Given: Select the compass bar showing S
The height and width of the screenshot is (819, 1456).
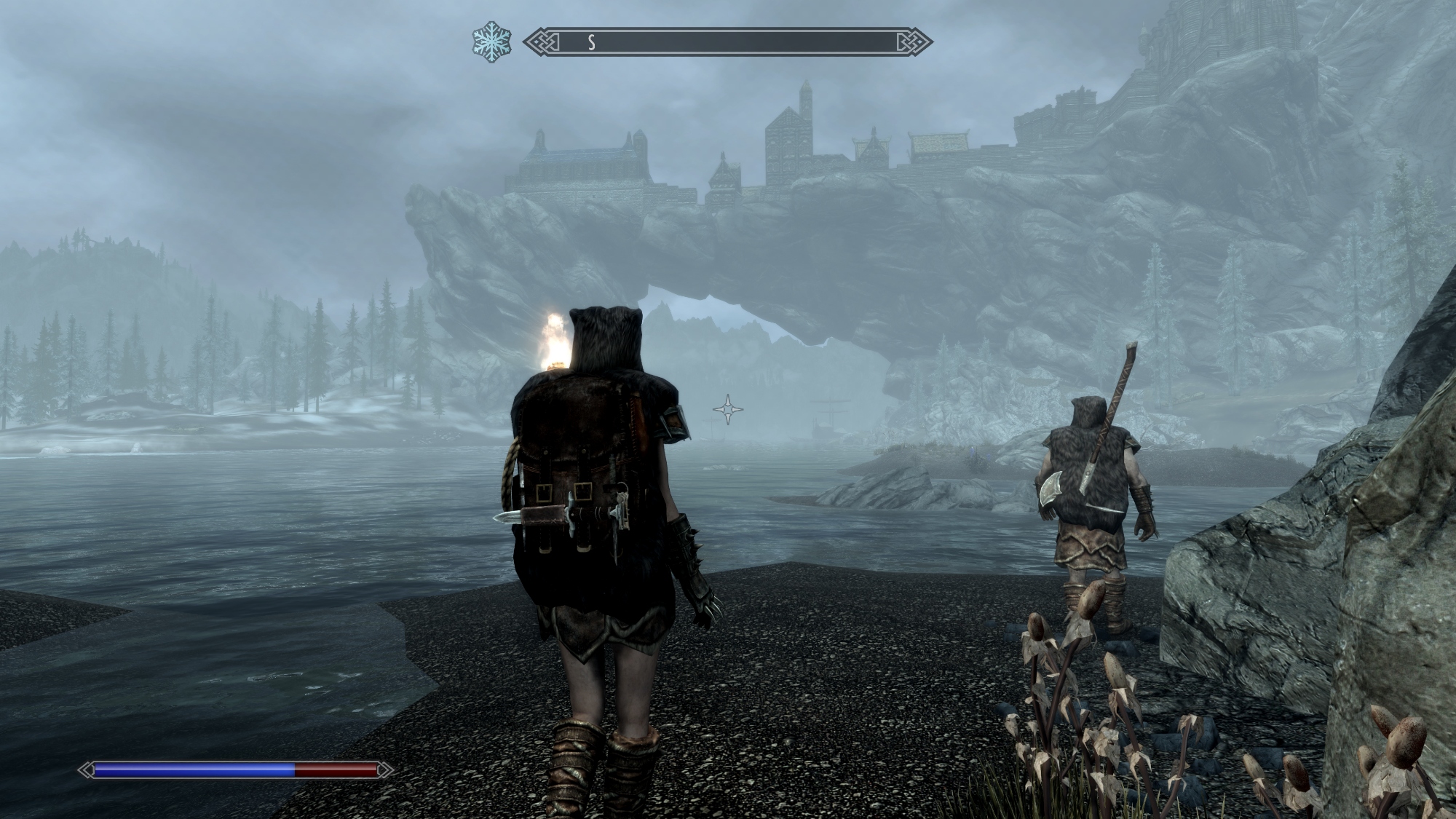Looking at the screenshot, I should (727, 42).
